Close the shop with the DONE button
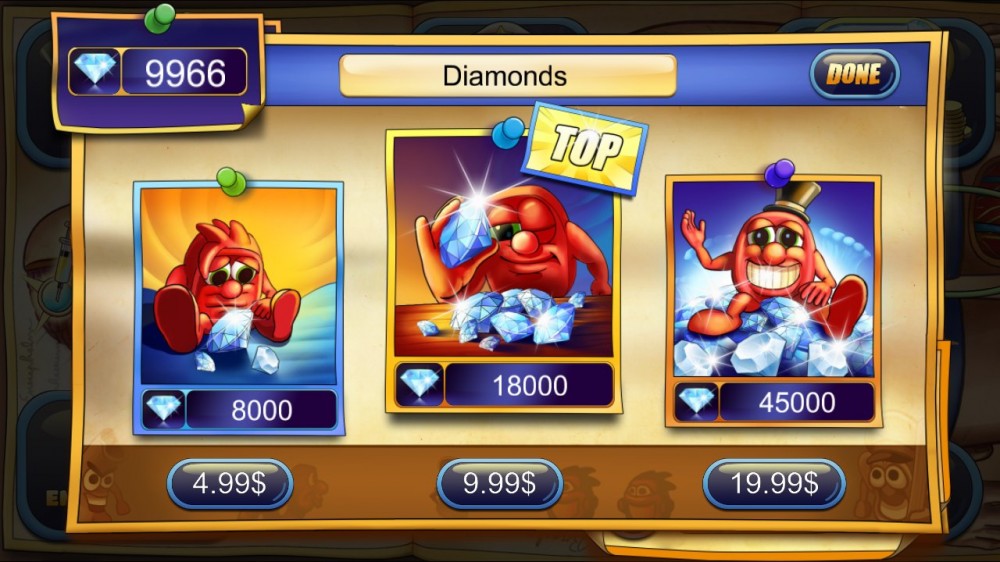The height and width of the screenshot is (562, 1000). (853, 74)
